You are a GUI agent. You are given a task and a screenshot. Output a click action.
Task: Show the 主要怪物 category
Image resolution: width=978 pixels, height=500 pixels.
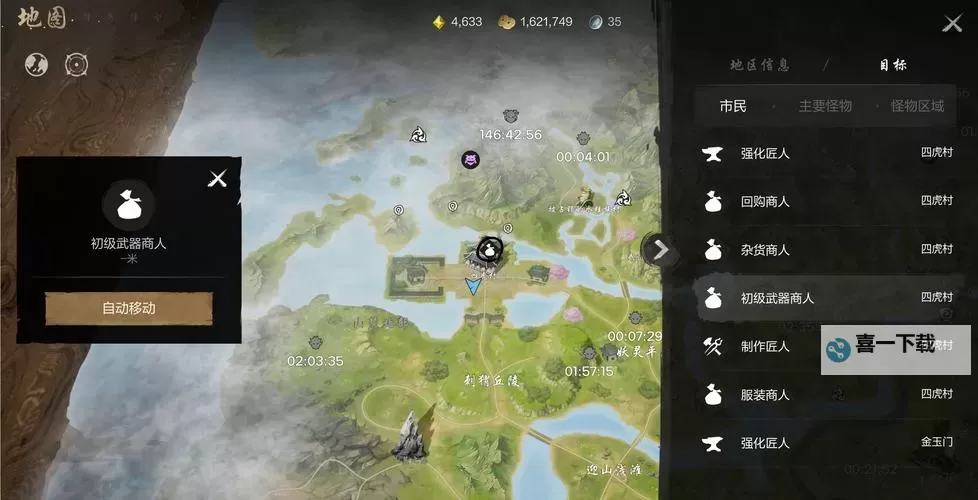tap(825, 106)
